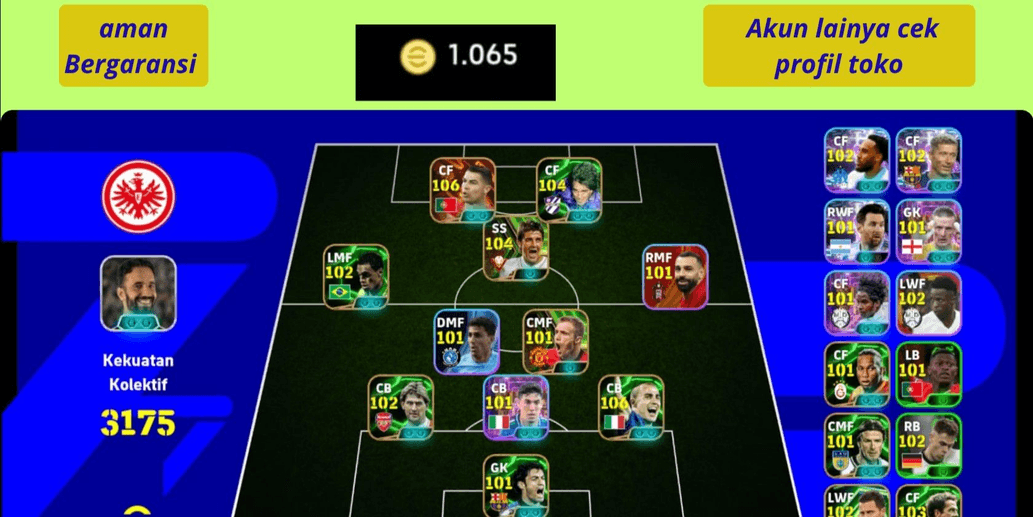
Task: Select the GK 101 England substitute card
Action: coord(928,231)
